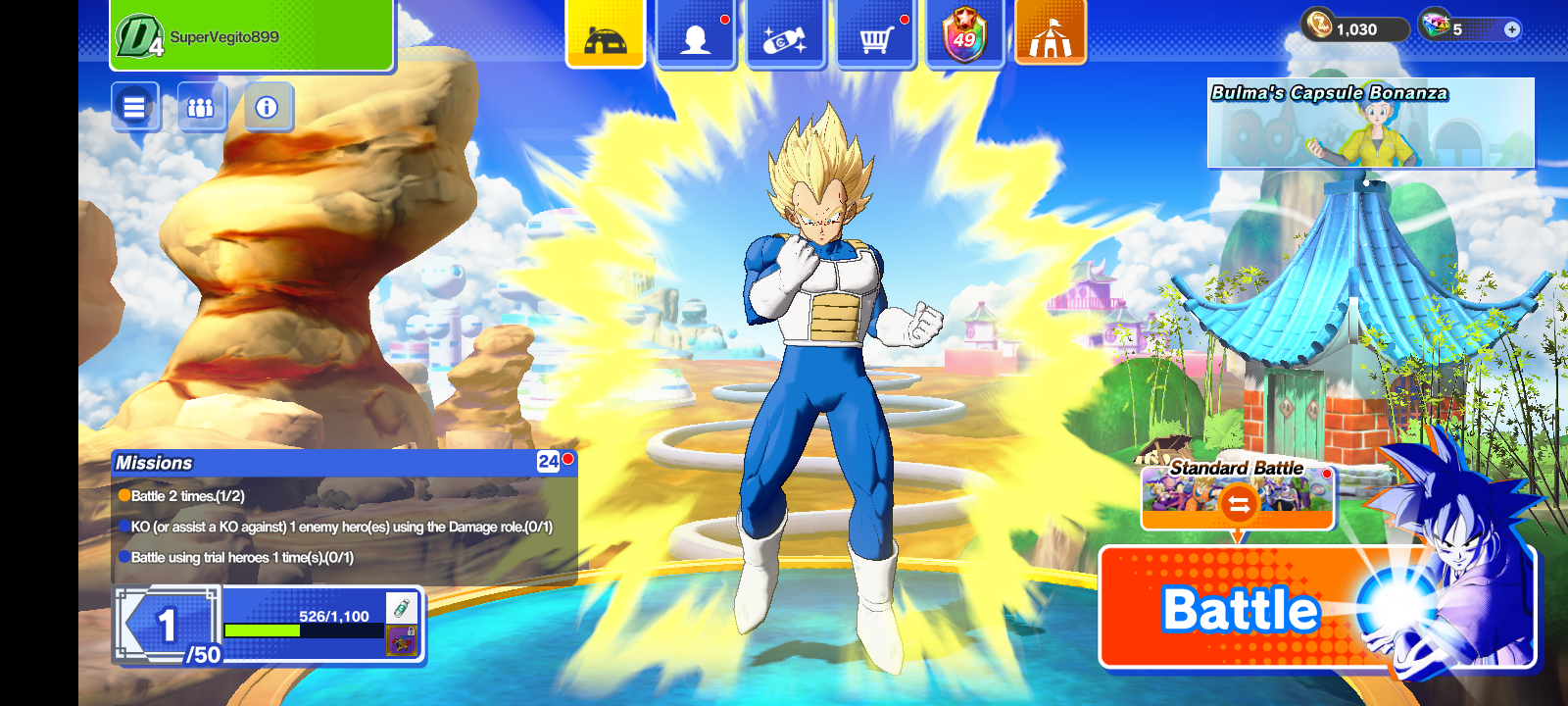Open the level 1 hero progress panel
Viewport: 1568px width, 706px height.
pos(269,626)
